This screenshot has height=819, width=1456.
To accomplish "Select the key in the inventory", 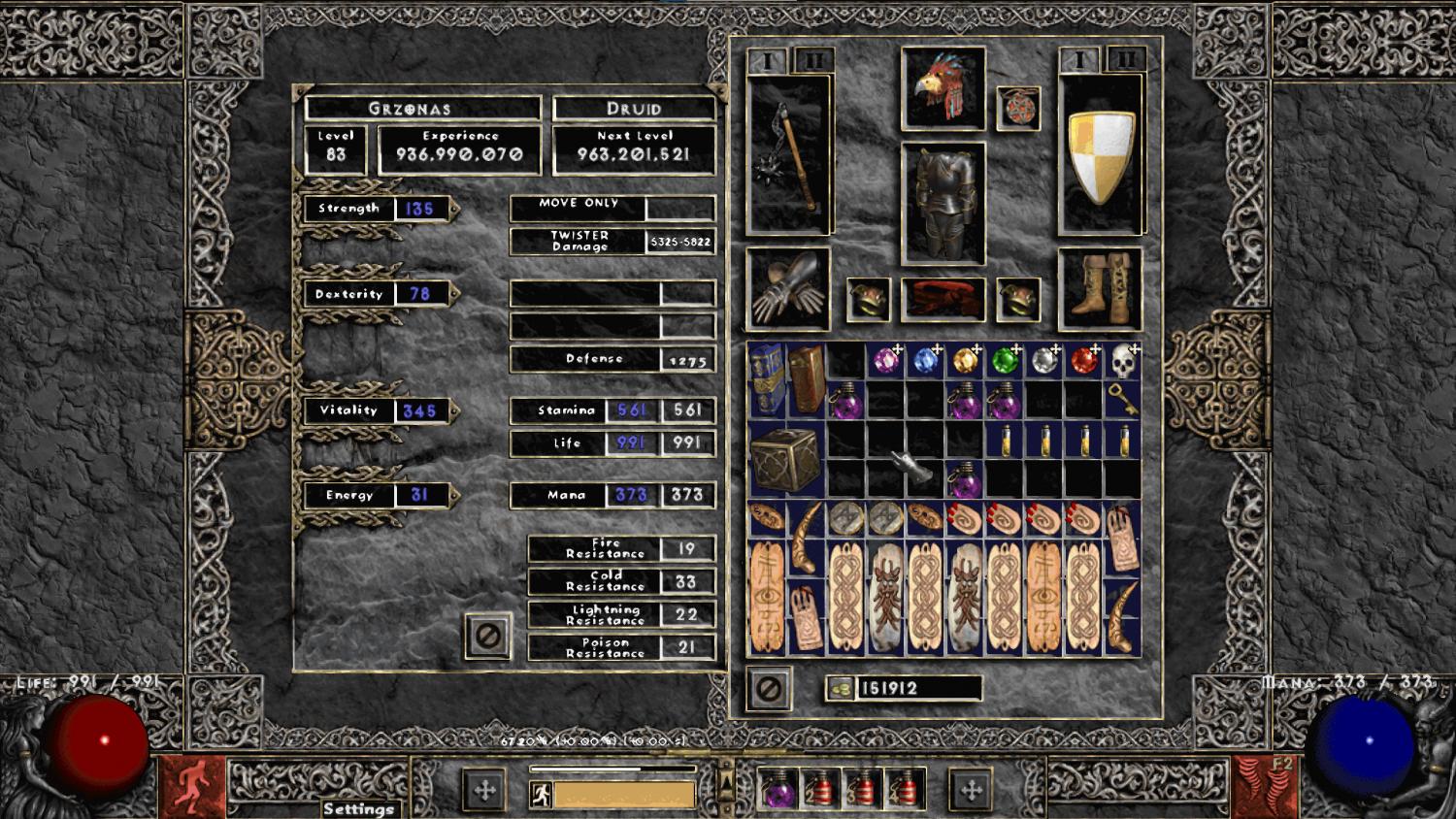I will [1123, 400].
